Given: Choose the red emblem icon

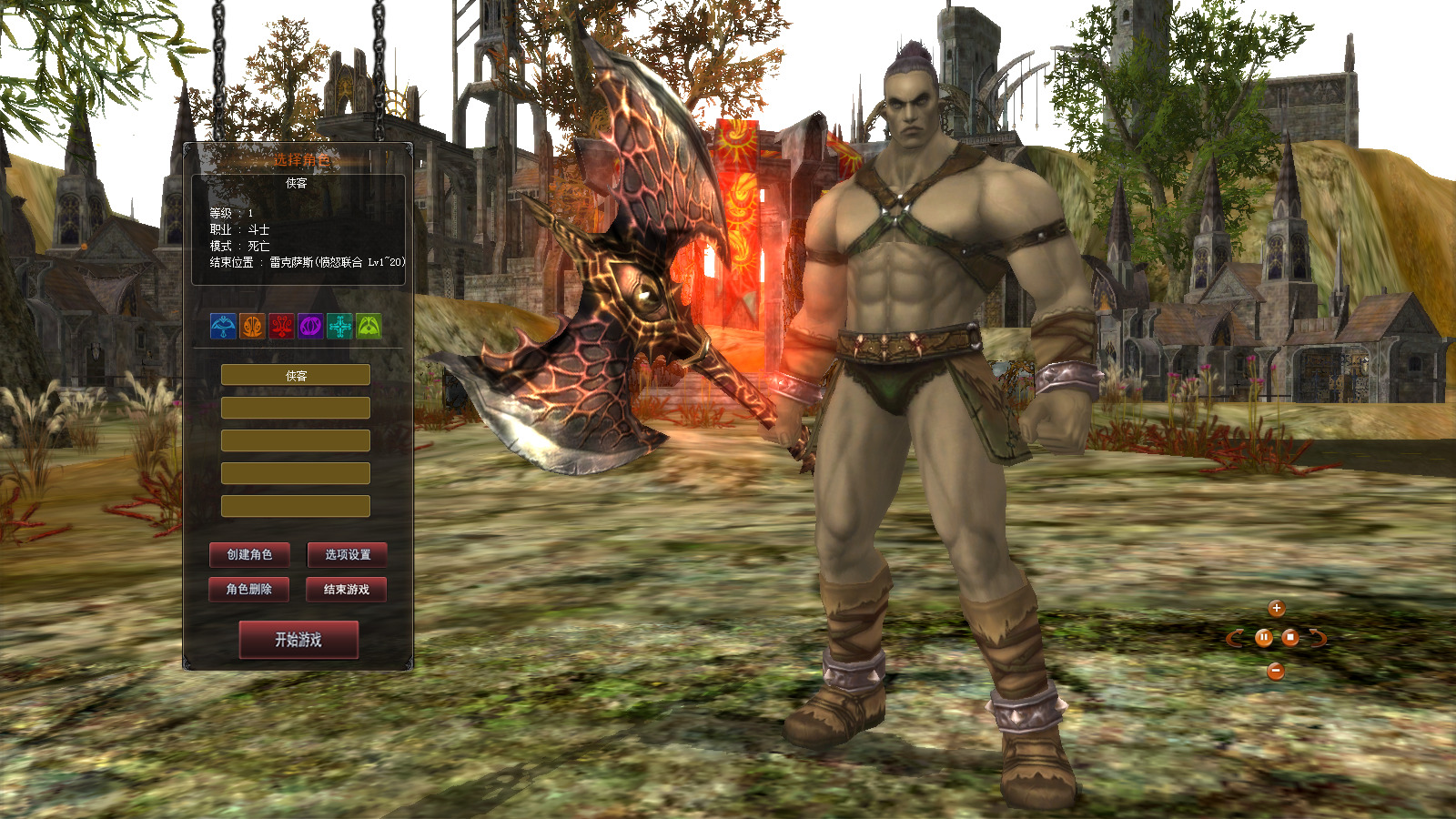Looking at the screenshot, I should click(x=281, y=326).
